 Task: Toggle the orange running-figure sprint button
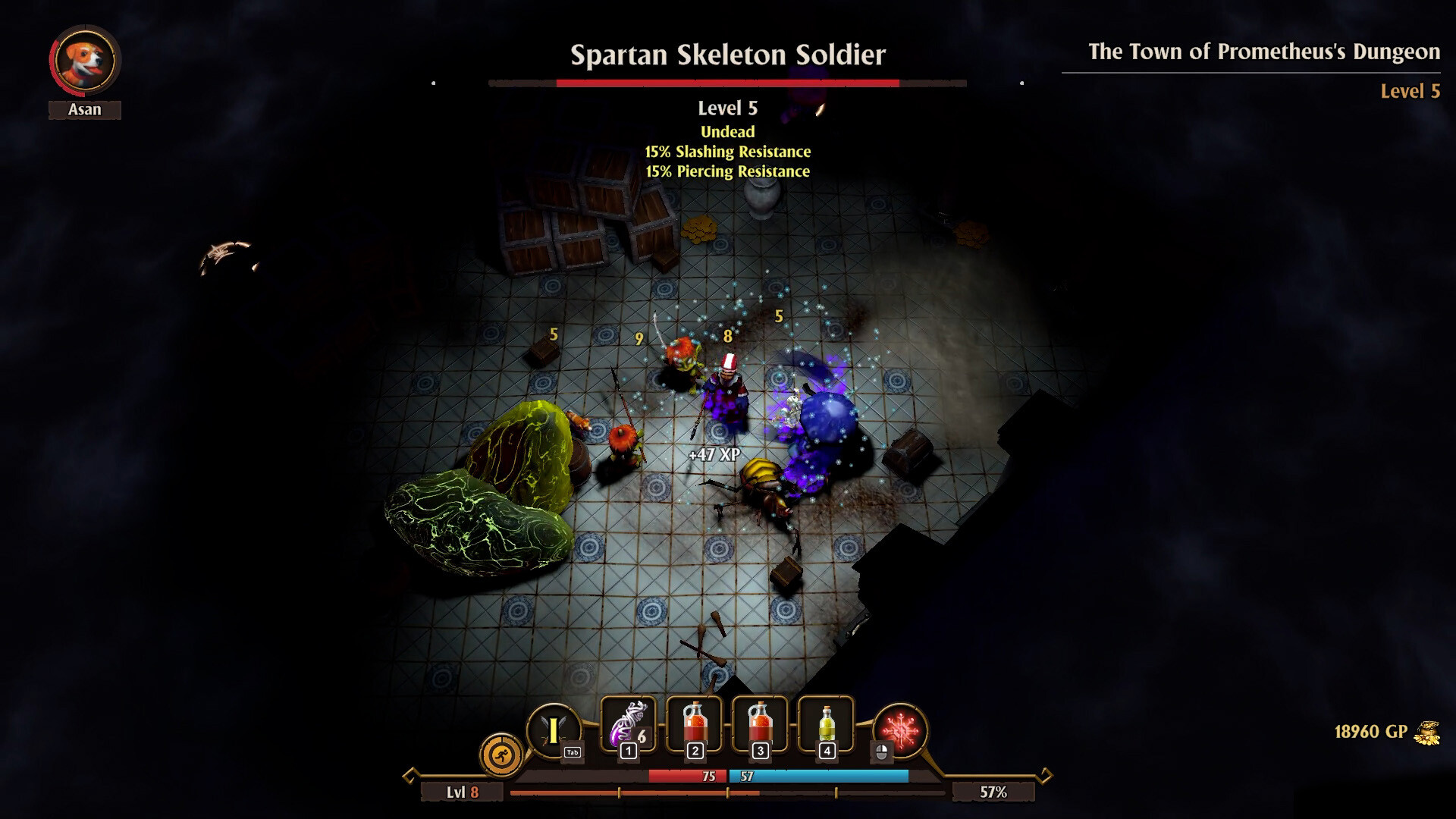(x=501, y=755)
